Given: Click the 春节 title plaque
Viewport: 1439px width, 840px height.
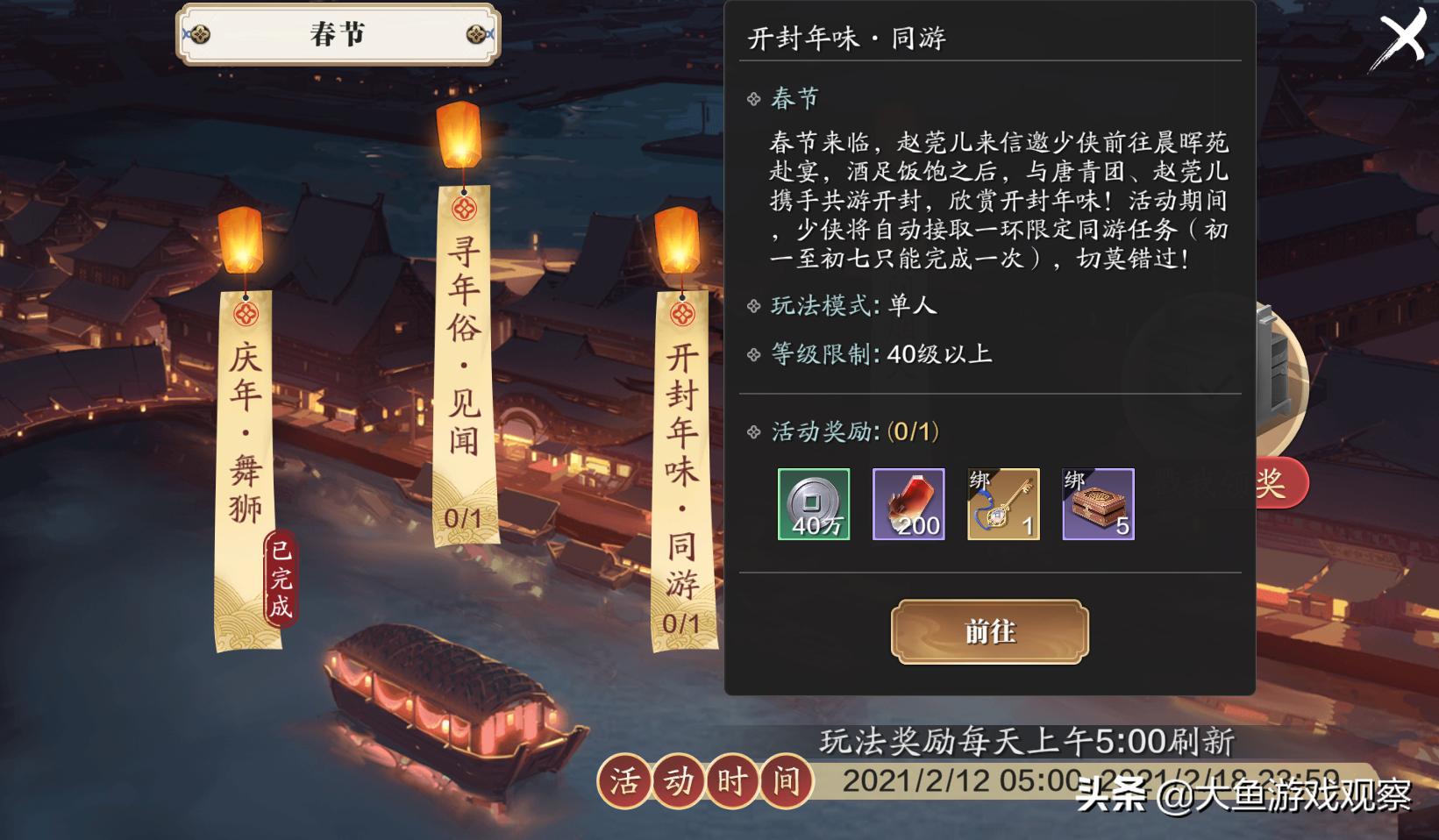Looking at the screenshot, I should (x=337, y=34).
